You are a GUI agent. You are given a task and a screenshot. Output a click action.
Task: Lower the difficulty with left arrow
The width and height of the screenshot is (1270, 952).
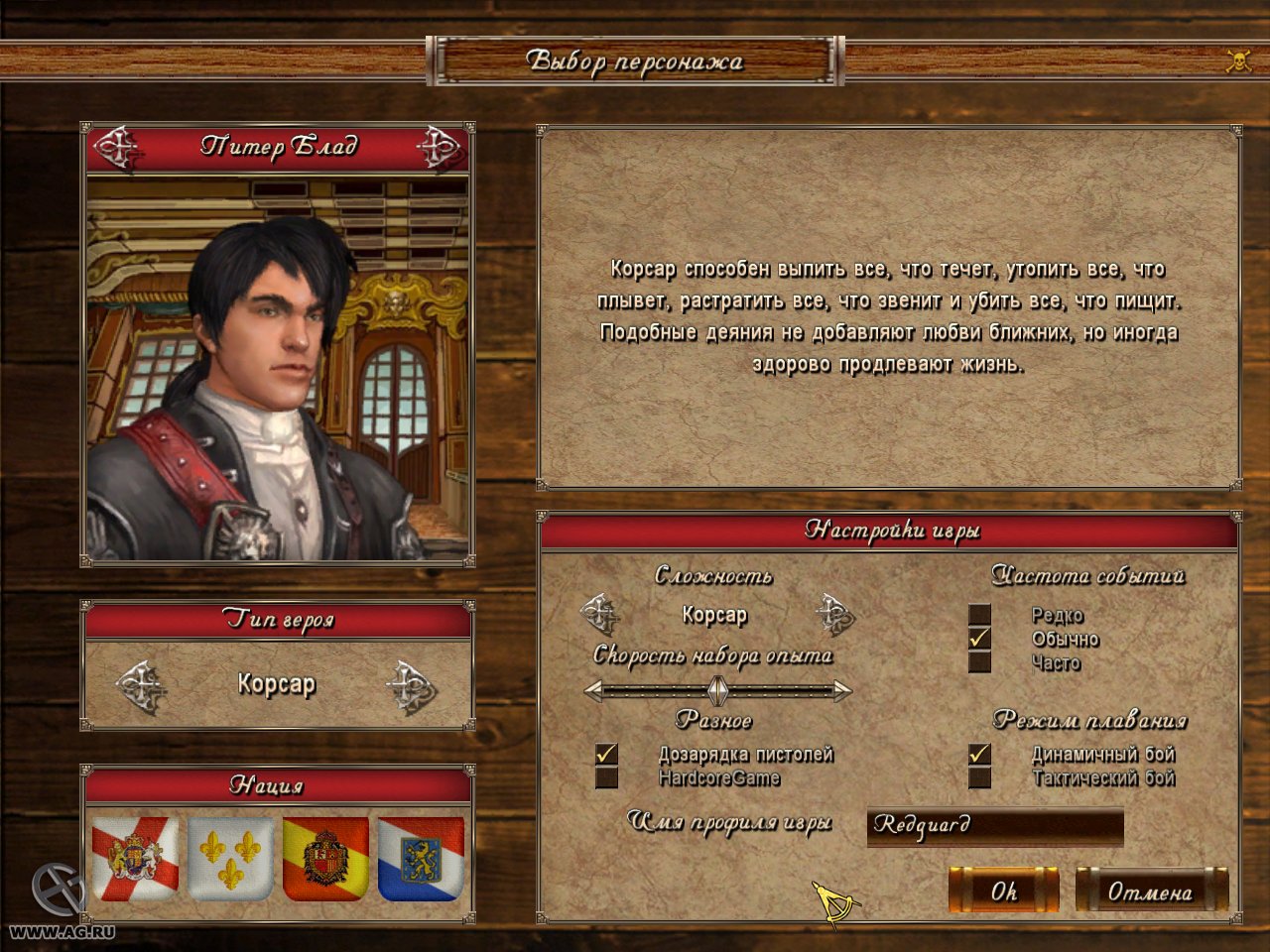click(x=600, y=615)
